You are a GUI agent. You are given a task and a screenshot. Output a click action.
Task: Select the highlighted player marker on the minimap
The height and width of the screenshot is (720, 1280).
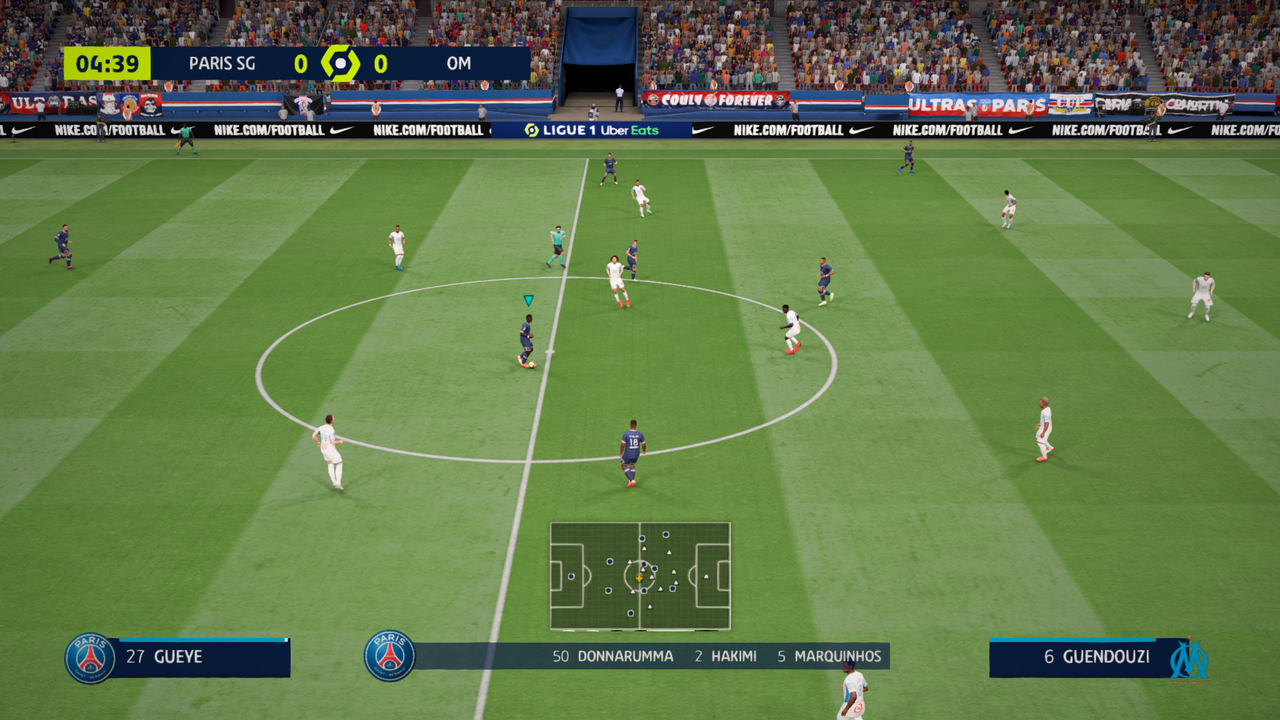641,578
